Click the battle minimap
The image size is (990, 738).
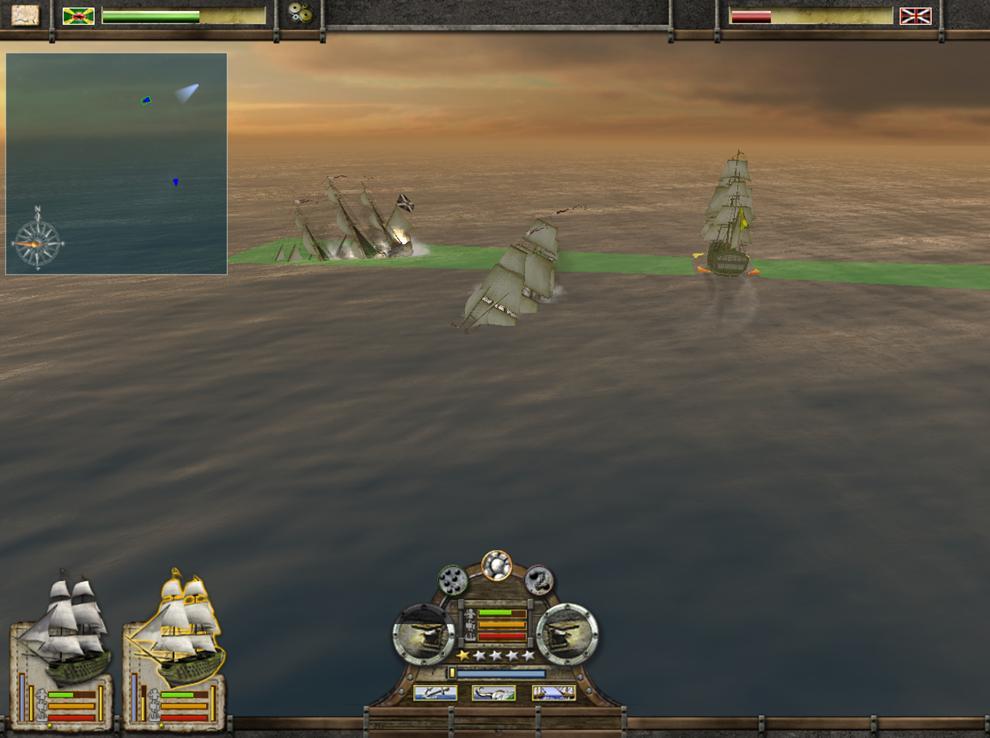tap(116, 163)
